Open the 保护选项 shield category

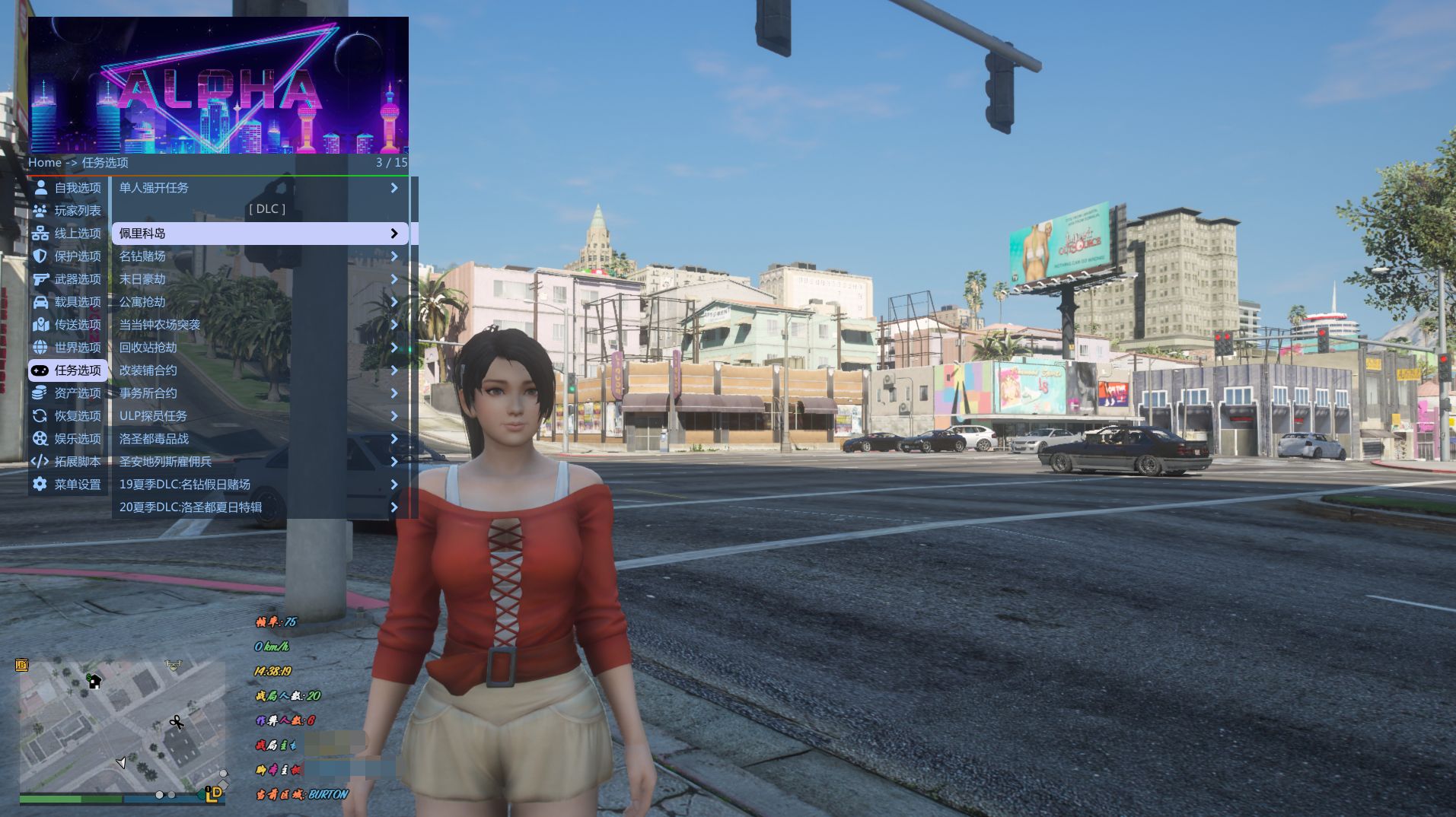68,256
